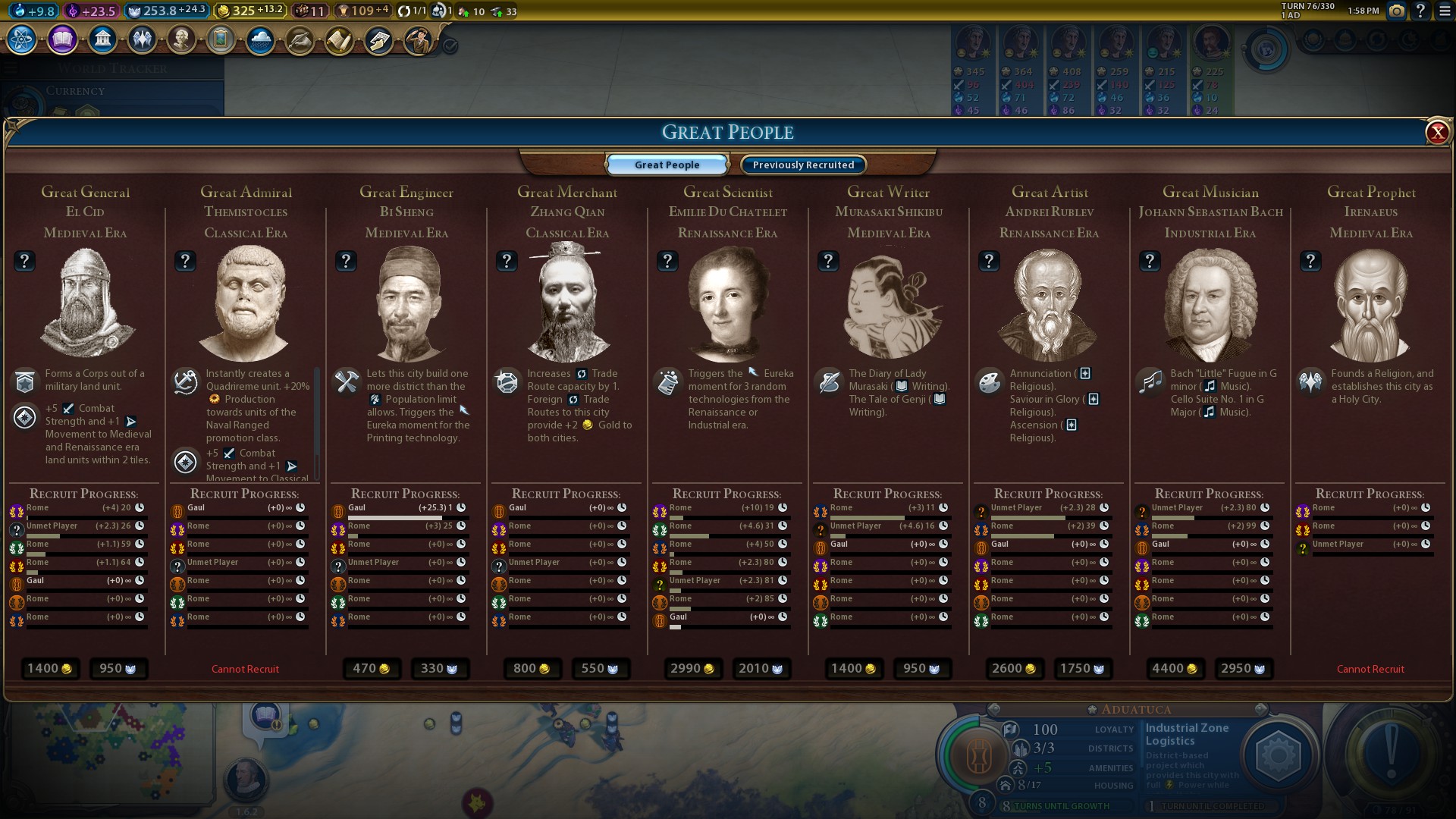Viewport: 1456px width, 819px height.
Task: Recruit Bi Sheng with 330 faith
Action: point(440,668)
